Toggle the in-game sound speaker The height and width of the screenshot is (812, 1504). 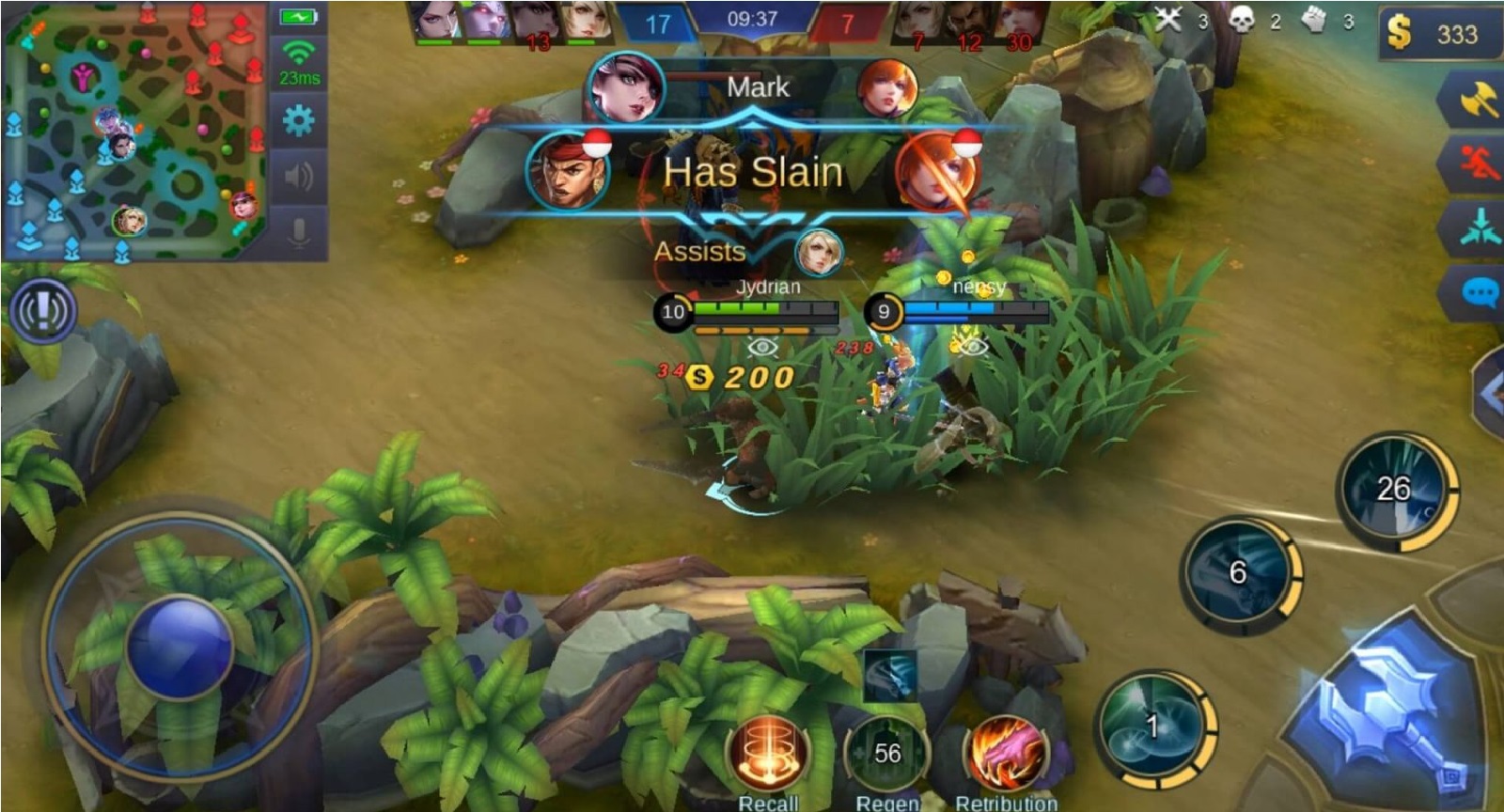coord(299,177)
